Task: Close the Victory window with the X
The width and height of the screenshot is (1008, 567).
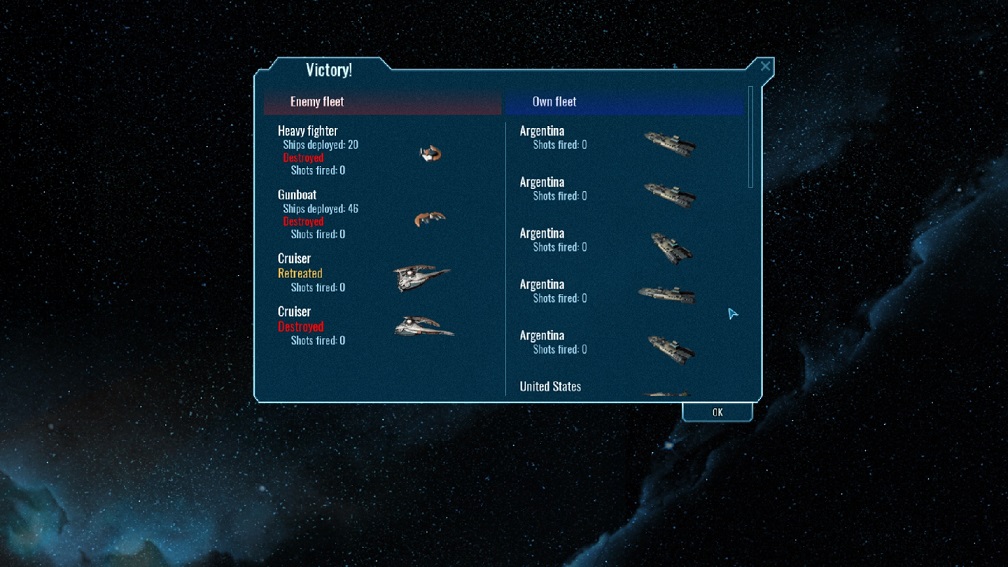Action: coord(765,67)
